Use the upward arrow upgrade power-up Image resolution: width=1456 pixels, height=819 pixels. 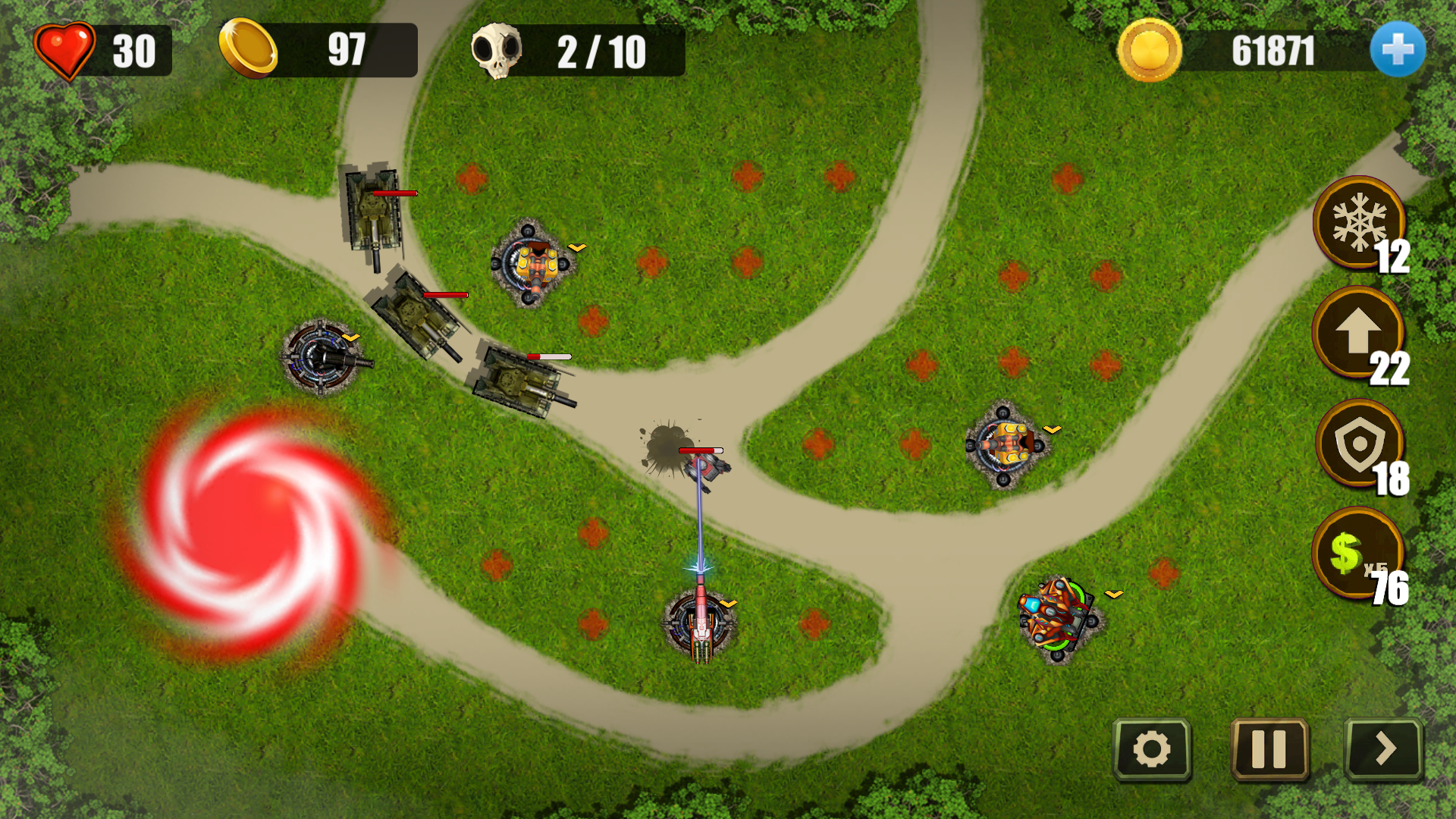(1357, 332)
